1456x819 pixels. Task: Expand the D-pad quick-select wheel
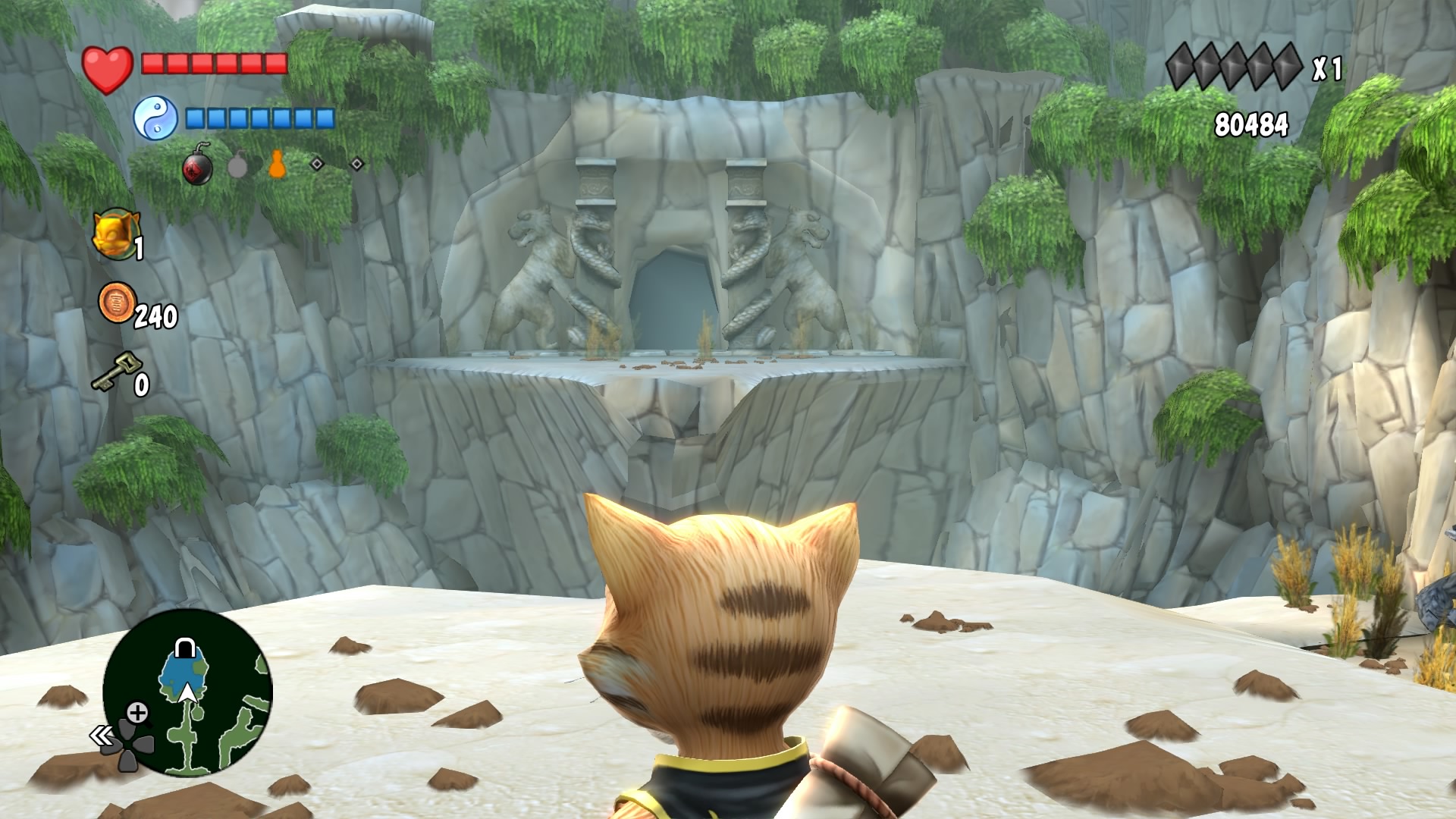(127, 745)
